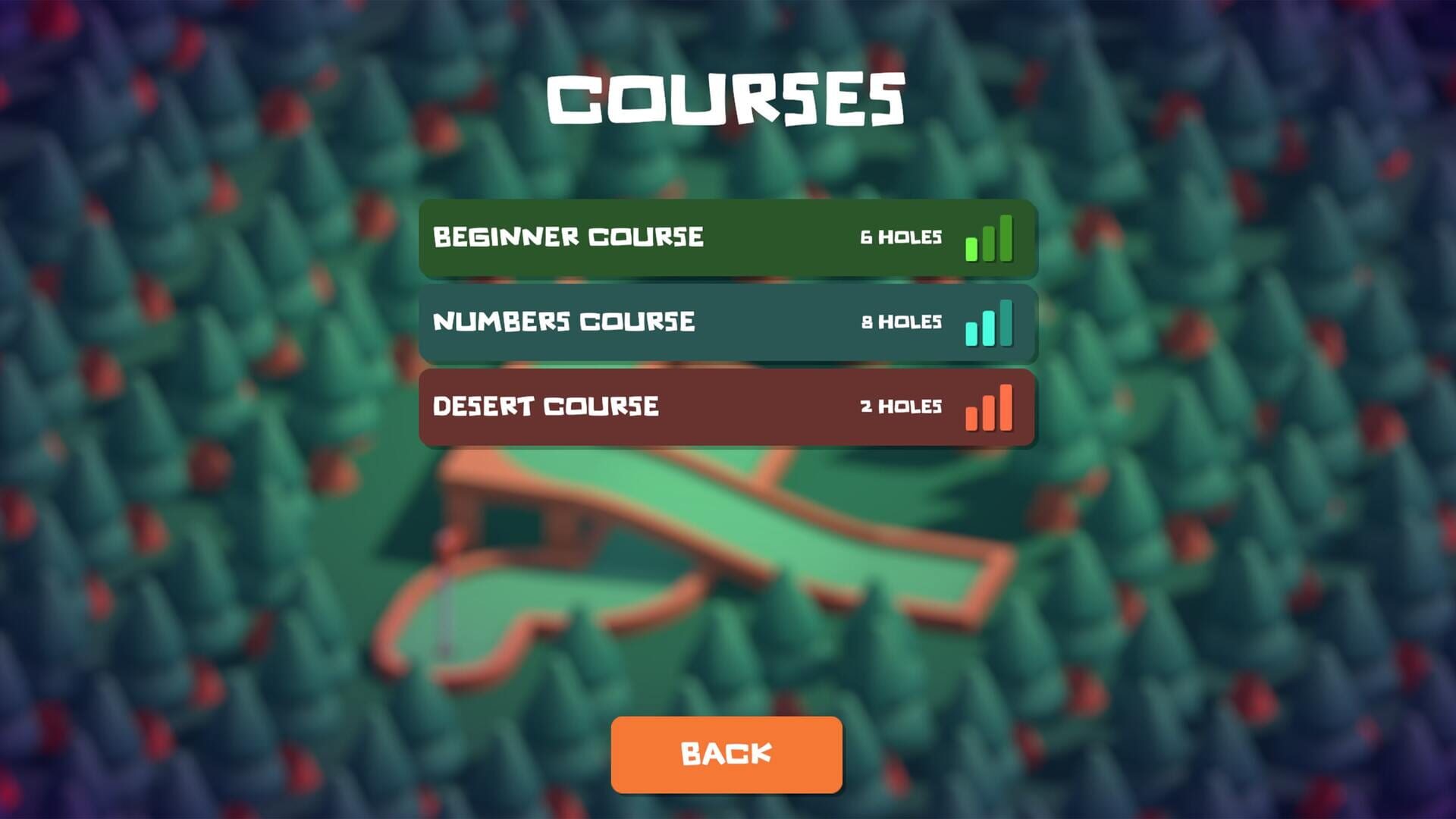Click the 8 HOLES label on Numbers Course
The width and height of the screenshot is (1456, 819).
pyautogui.click(x=902, y=322)
